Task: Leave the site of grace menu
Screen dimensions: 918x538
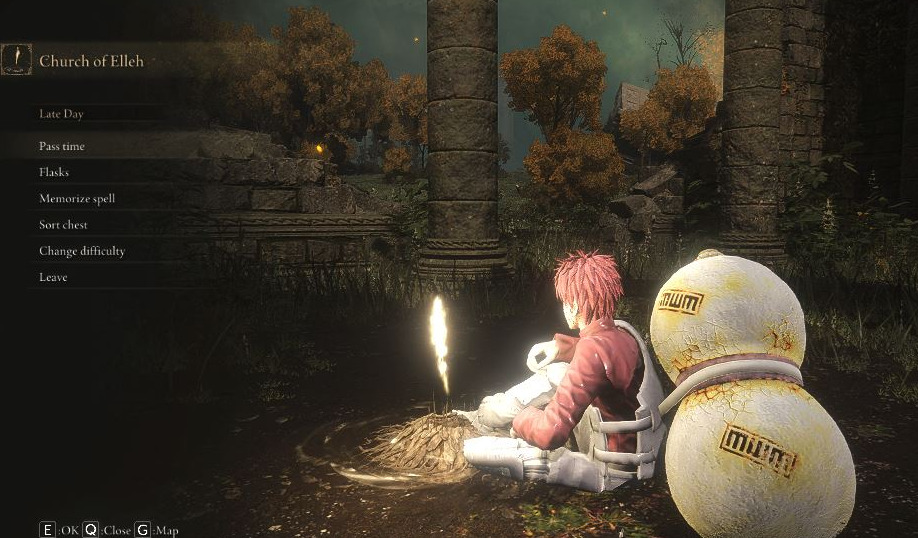Action: click(53, 277)
